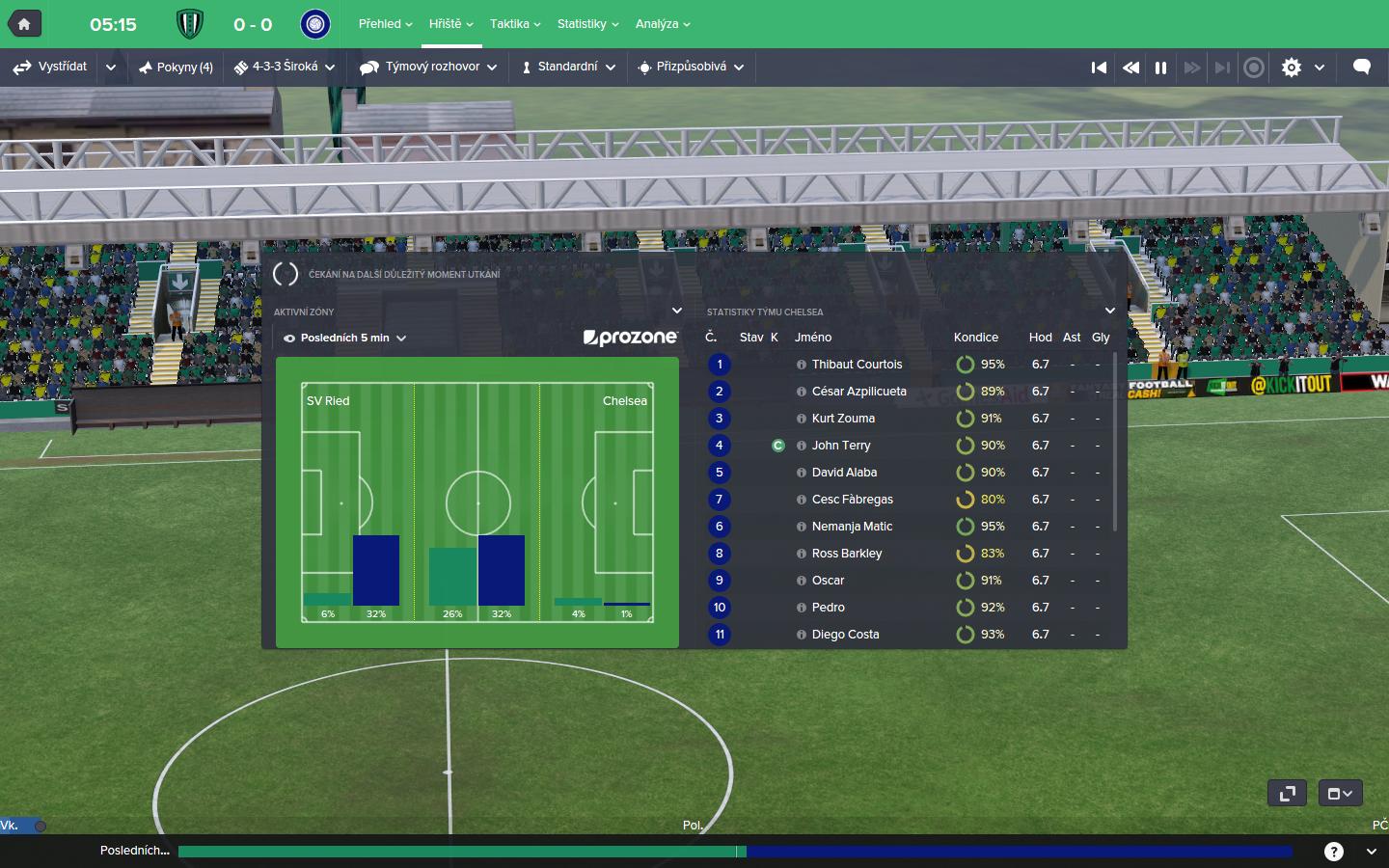The width and height of the screenshot is (1389, 868).
Task: Switch to the Hřiště tab
Action: tap(450, 24)
